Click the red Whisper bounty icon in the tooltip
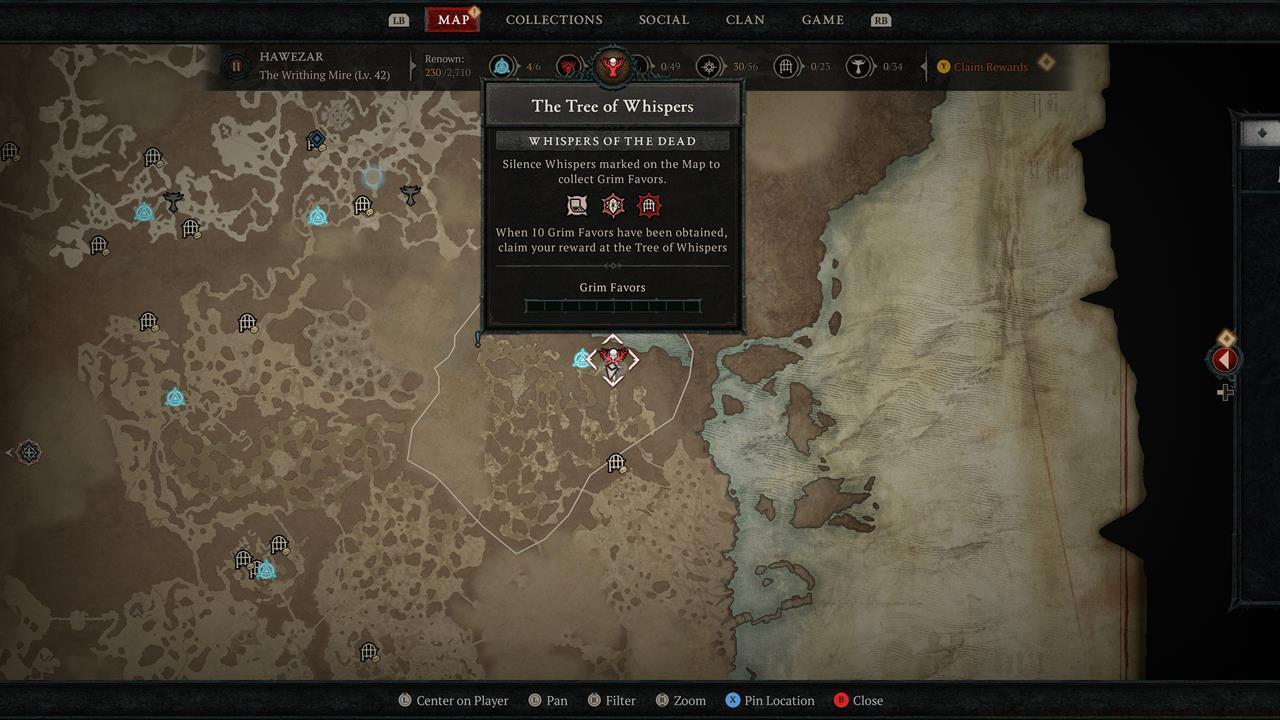 click(647, 205)
